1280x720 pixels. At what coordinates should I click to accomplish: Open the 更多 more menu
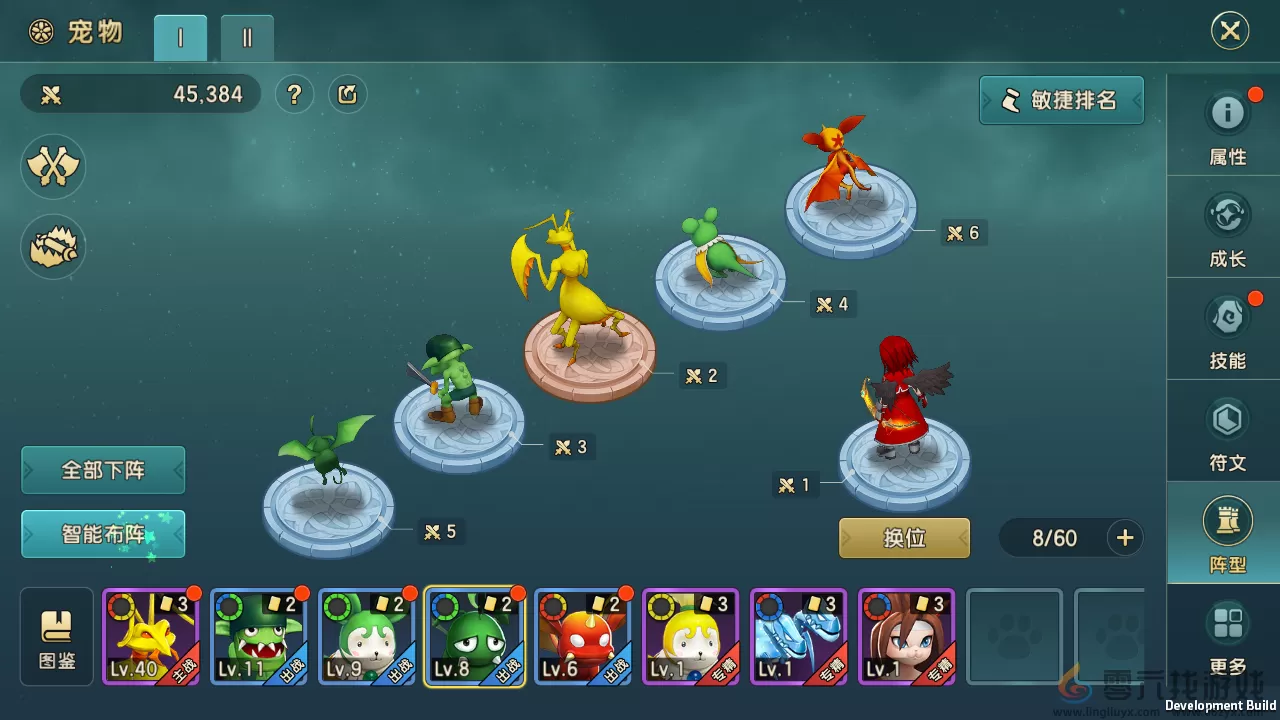coord(1227,637)
